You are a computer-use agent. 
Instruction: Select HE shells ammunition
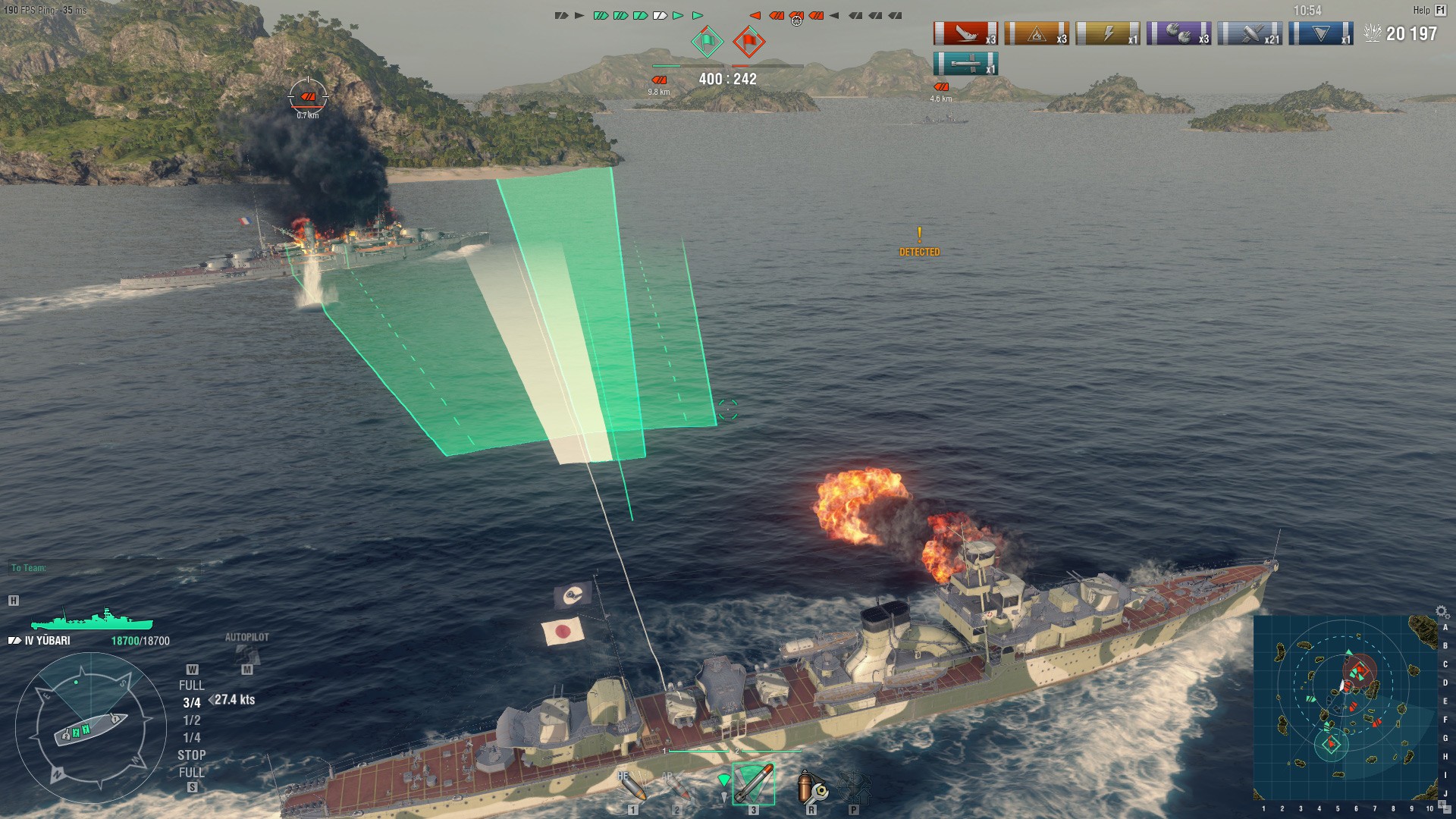pyautogui.click(x=632, y=787)
